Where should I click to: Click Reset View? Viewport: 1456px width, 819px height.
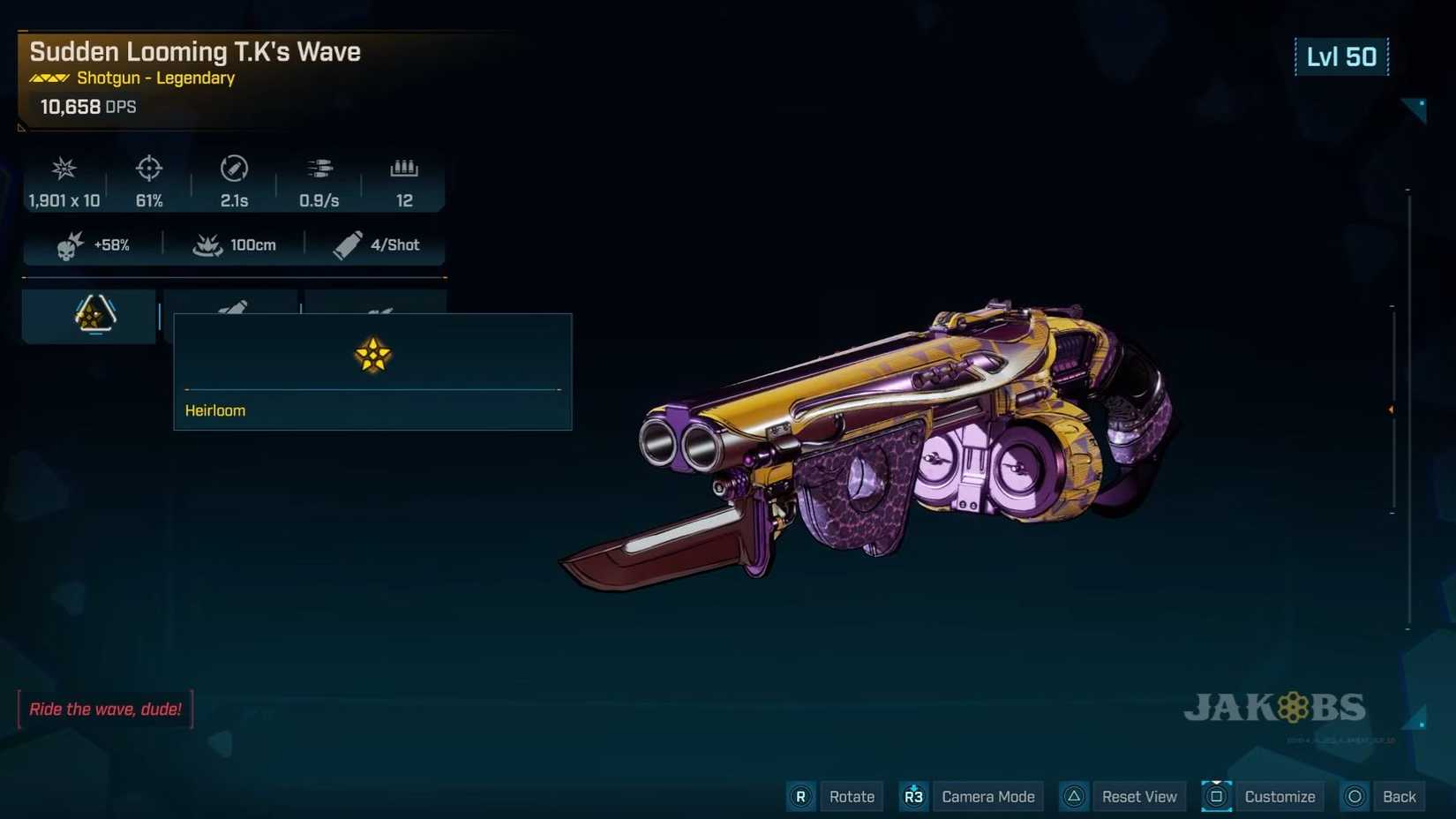(x=1139, y=796)
